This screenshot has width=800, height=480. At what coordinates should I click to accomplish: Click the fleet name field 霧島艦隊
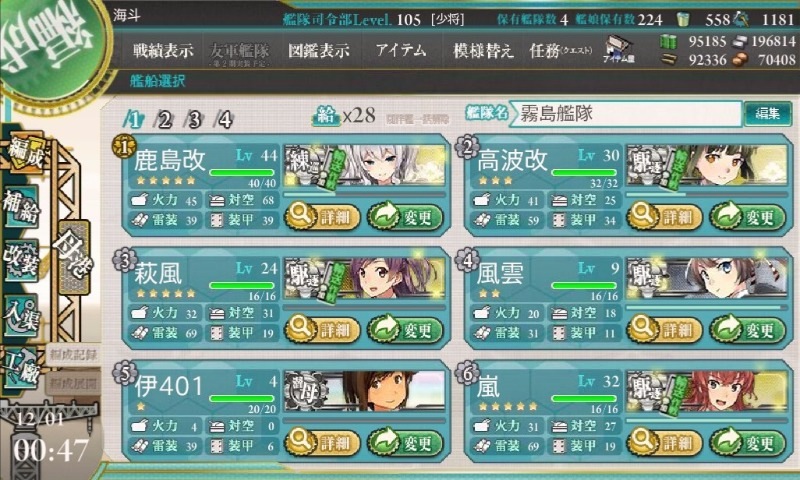[x=625, y=114]
